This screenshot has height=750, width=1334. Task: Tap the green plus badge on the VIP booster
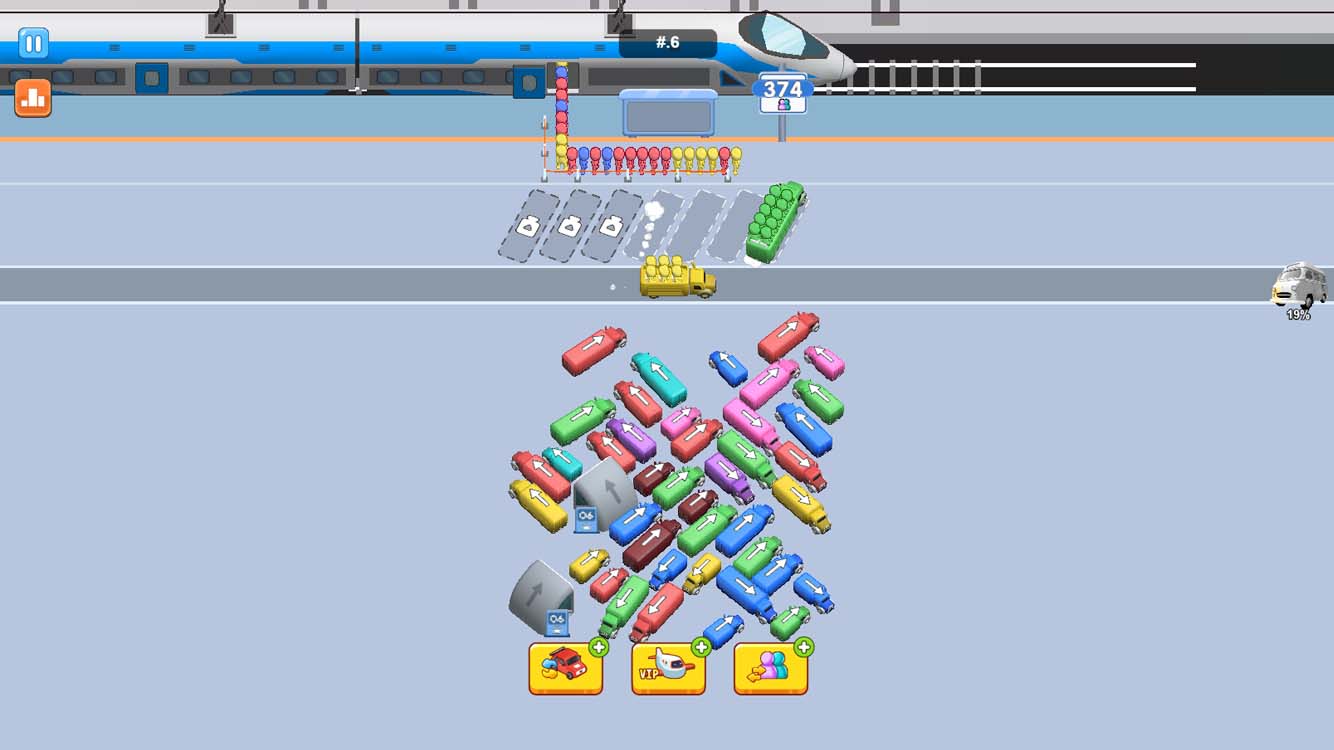pyautogui.click(x=701, y=645)
